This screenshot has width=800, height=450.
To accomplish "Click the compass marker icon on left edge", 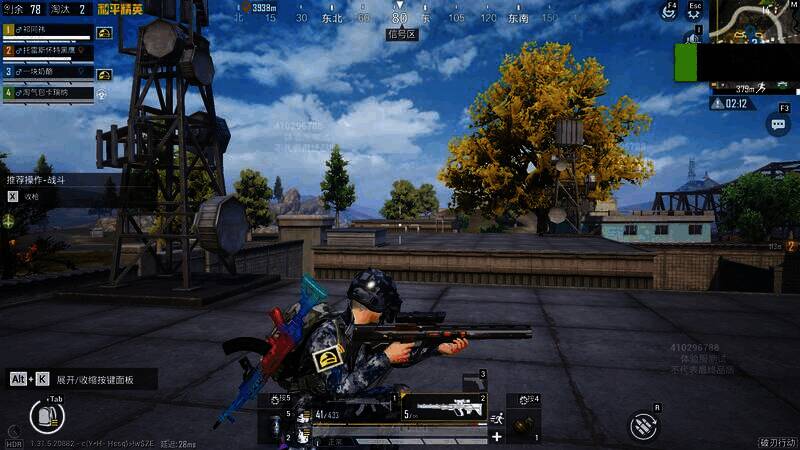I will click(8, 219).
